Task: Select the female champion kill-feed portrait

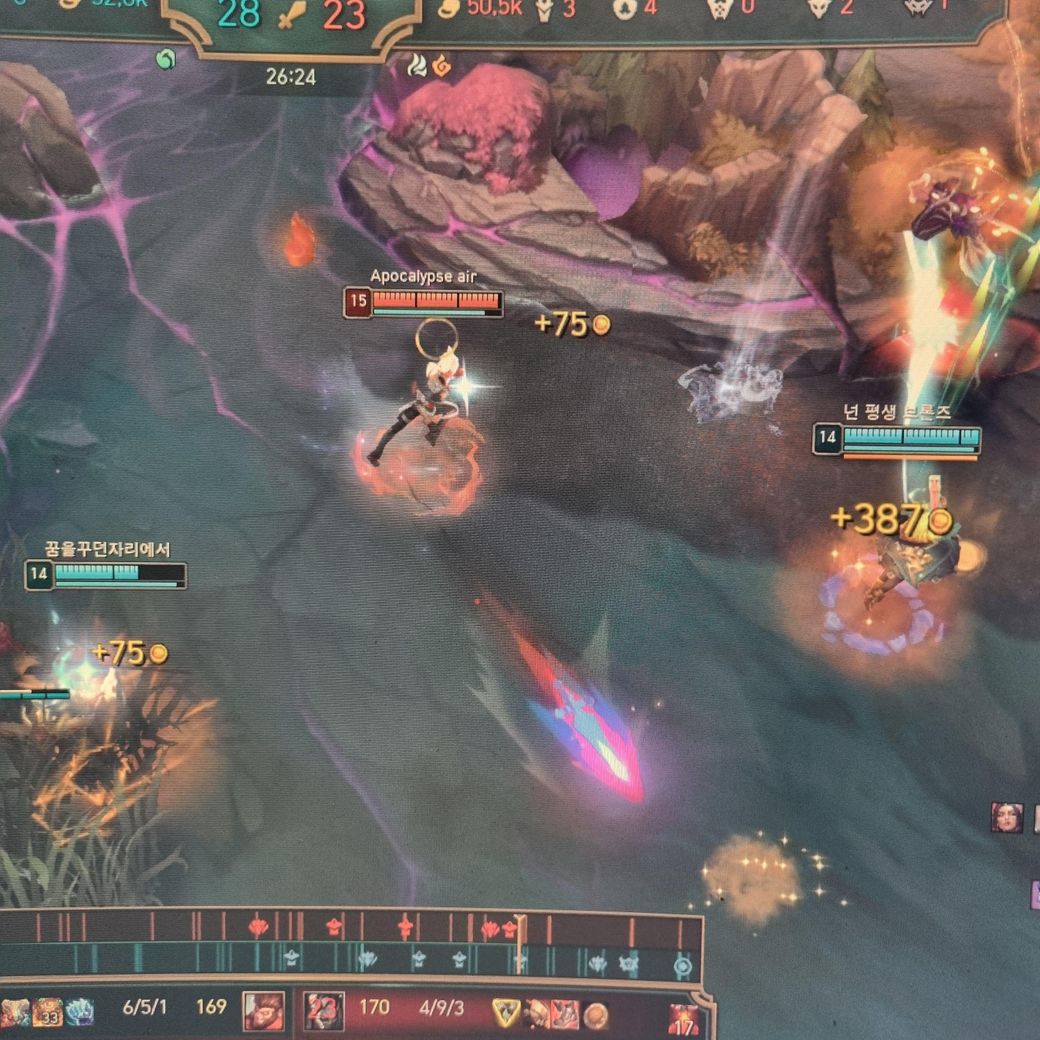Action: pyautogui.click(x=1006, y=817)
